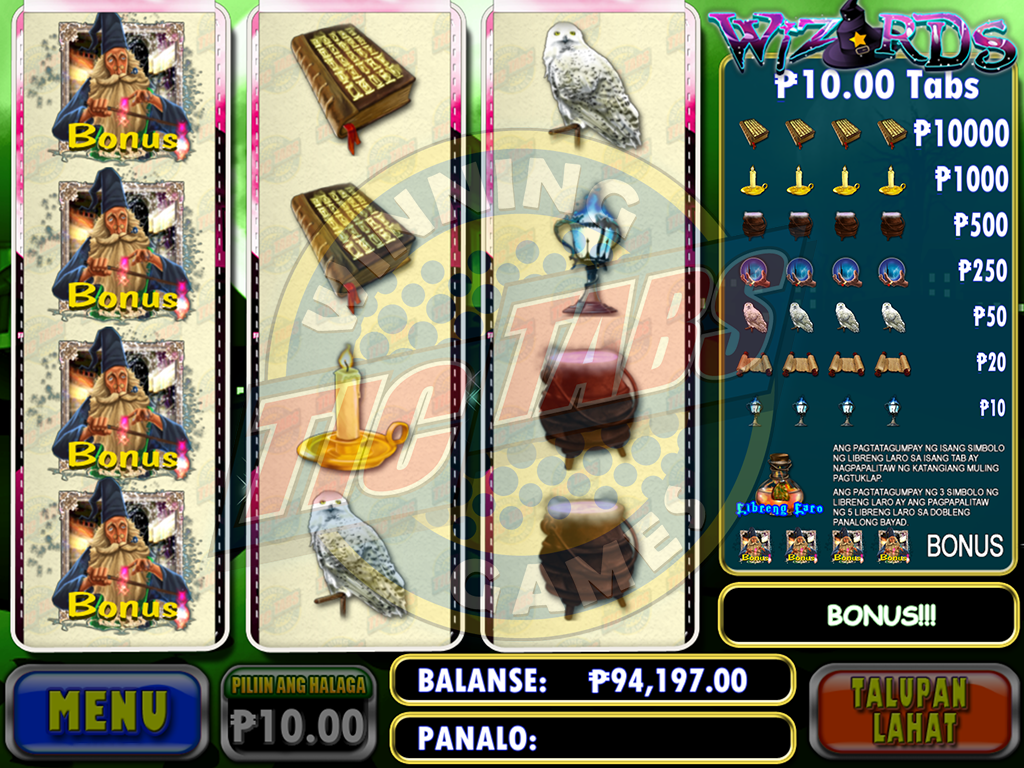Activate the Talupan Lahat button
Viewport: 1024px width, 768px height.
click(912, 711)
